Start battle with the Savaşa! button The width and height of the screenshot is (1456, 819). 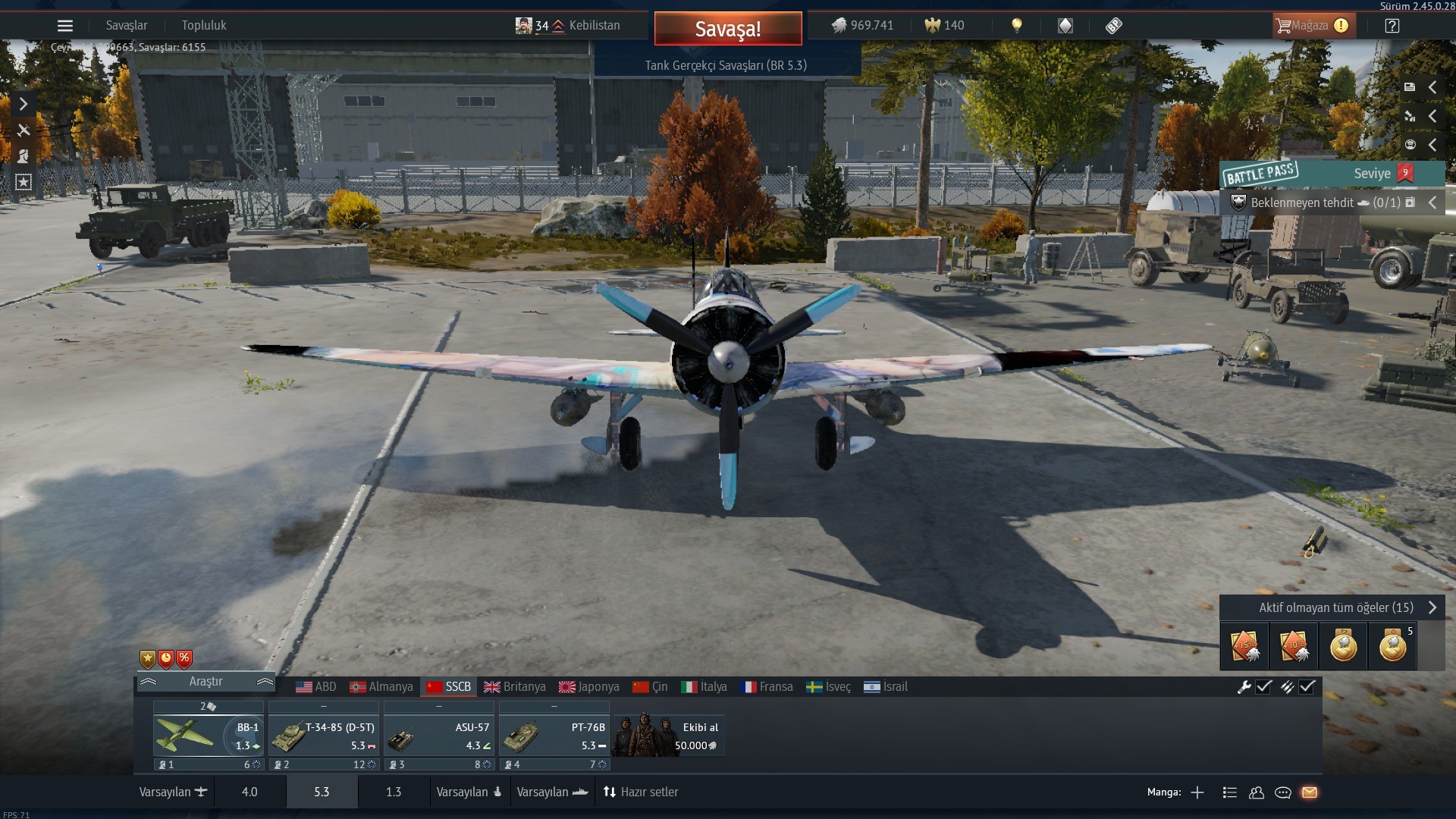727,29
